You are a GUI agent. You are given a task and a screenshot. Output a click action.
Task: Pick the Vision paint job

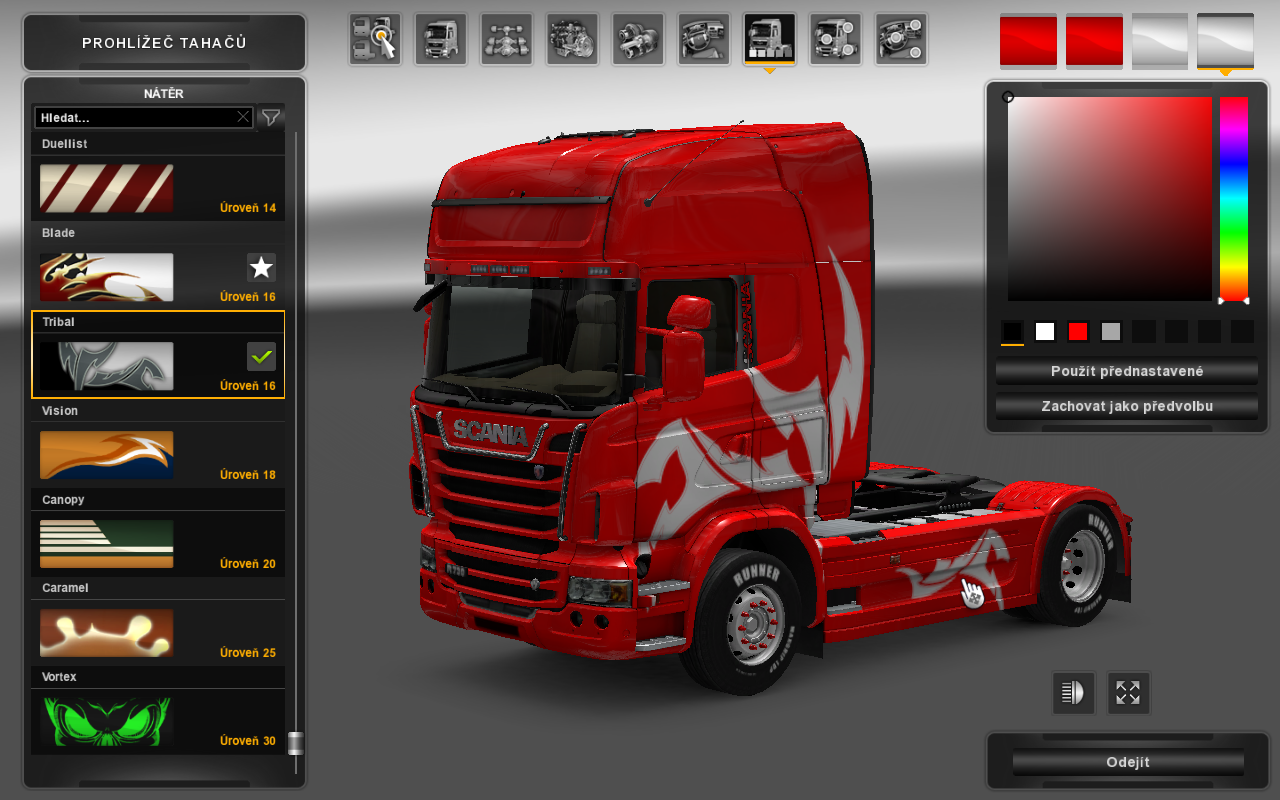106,455
